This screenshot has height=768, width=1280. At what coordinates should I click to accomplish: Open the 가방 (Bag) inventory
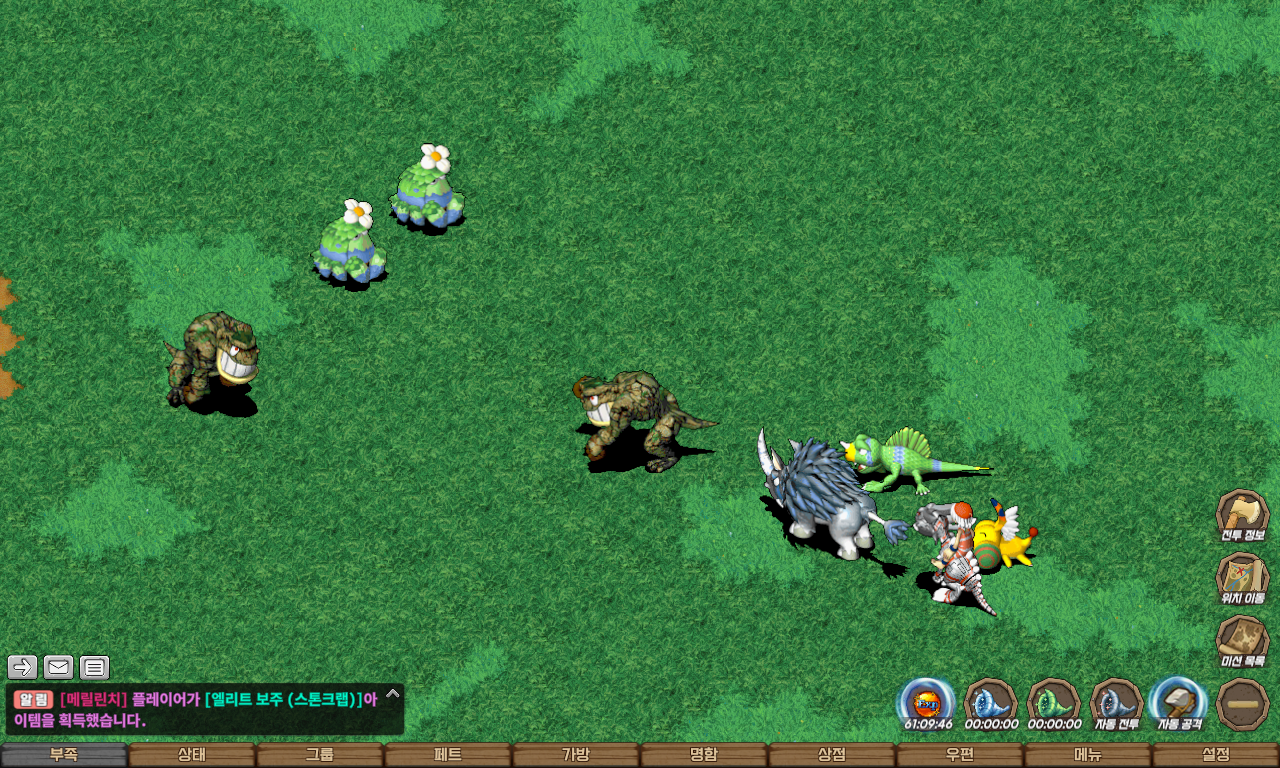coord(576,755)
